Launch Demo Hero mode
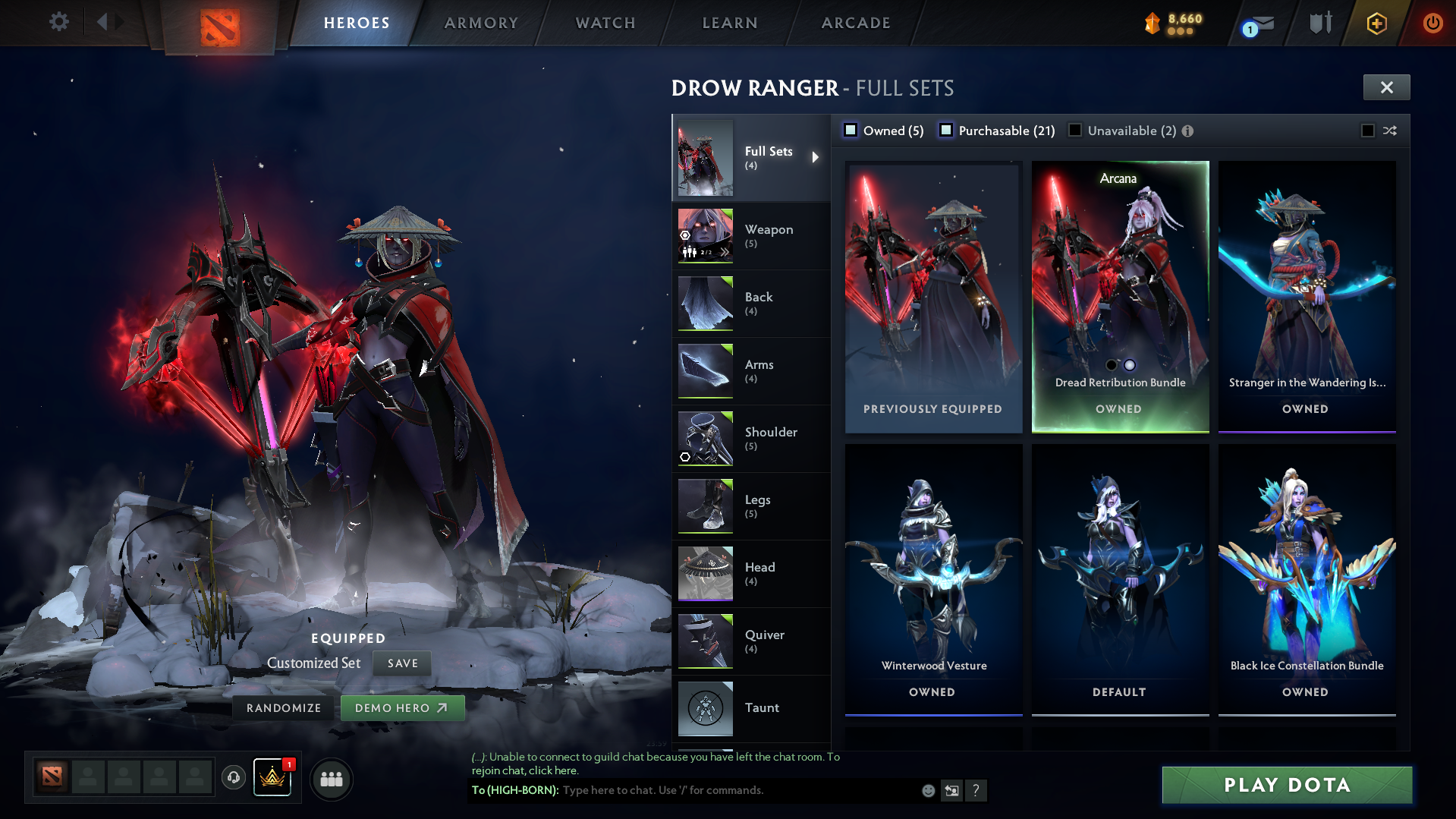 [401, 708]
